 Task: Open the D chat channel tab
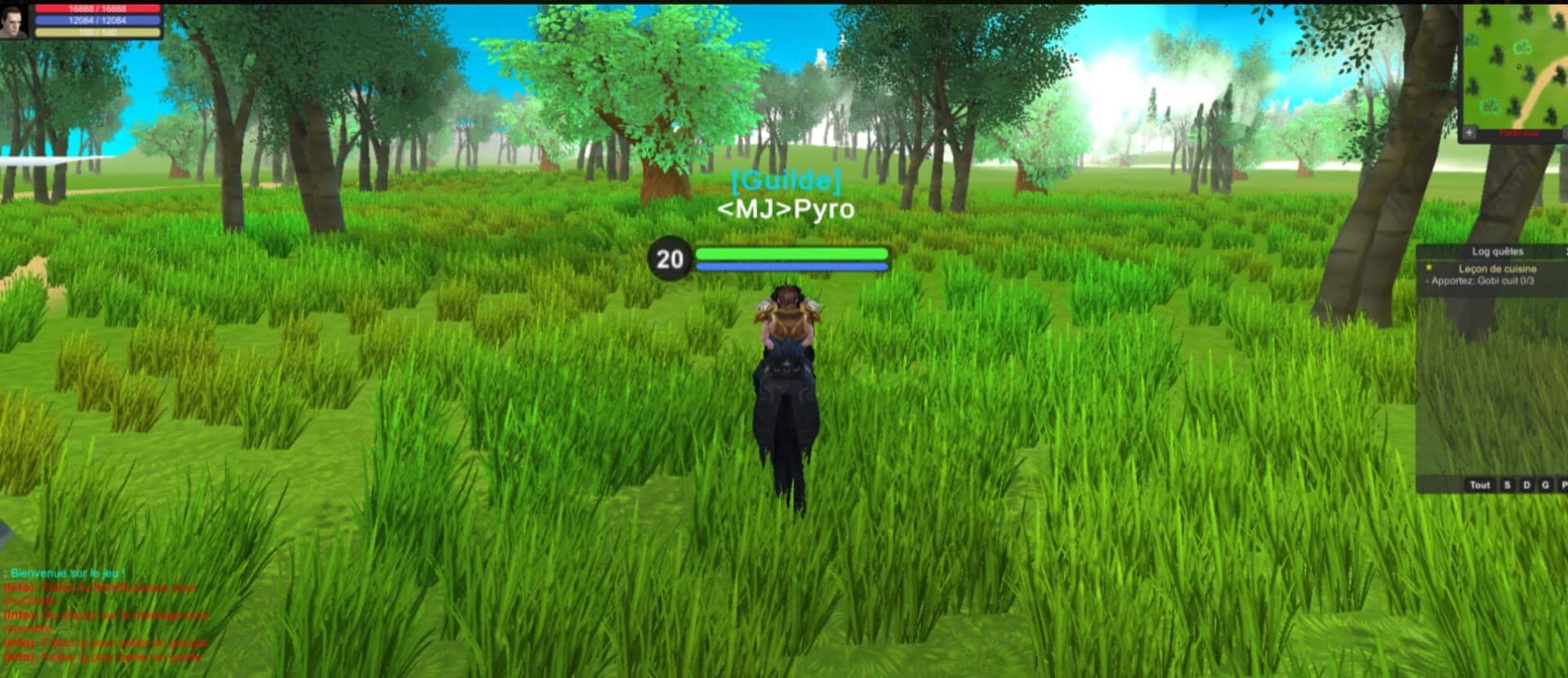(1526, 485)
